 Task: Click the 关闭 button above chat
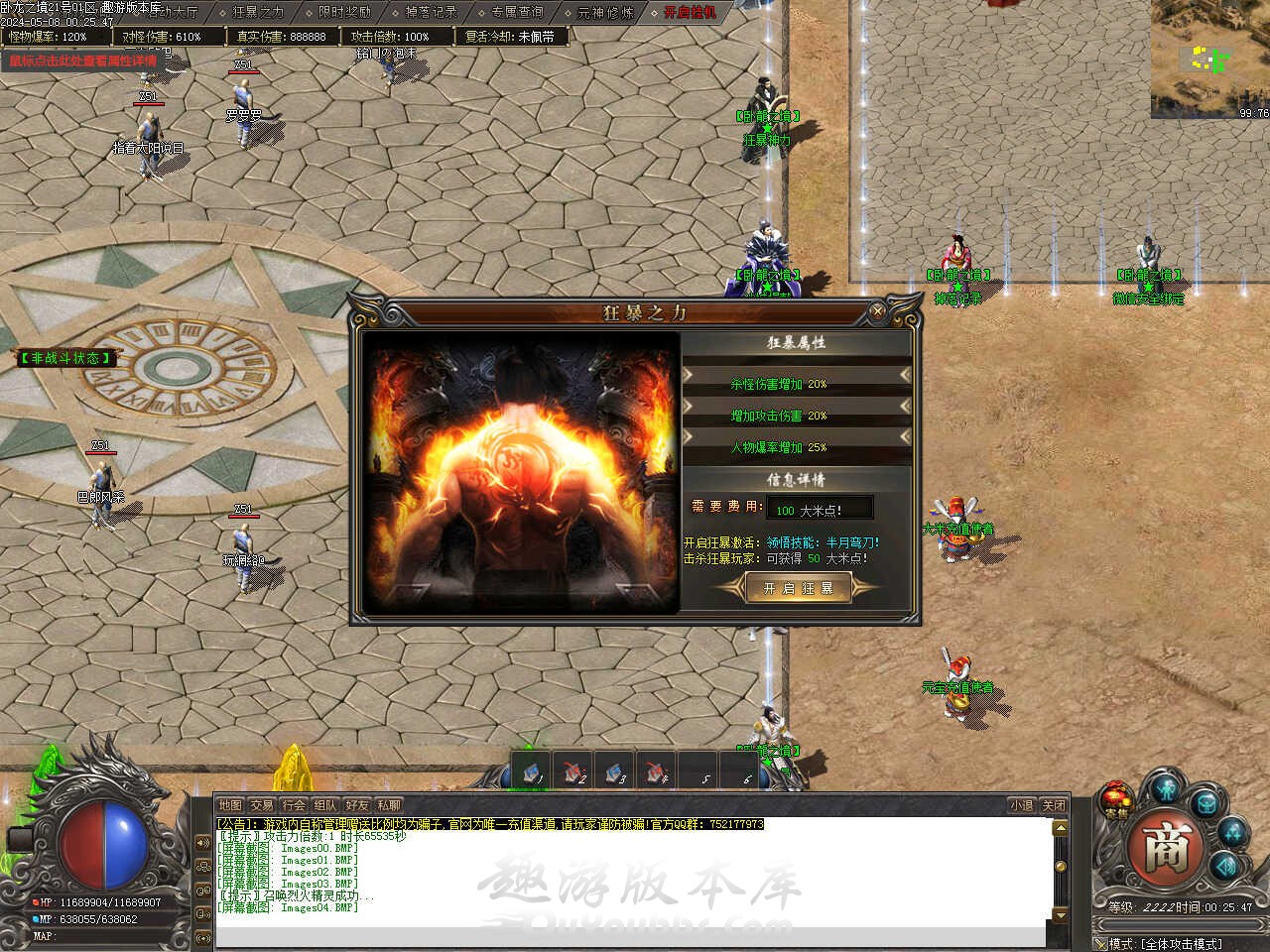(1054, 805)
